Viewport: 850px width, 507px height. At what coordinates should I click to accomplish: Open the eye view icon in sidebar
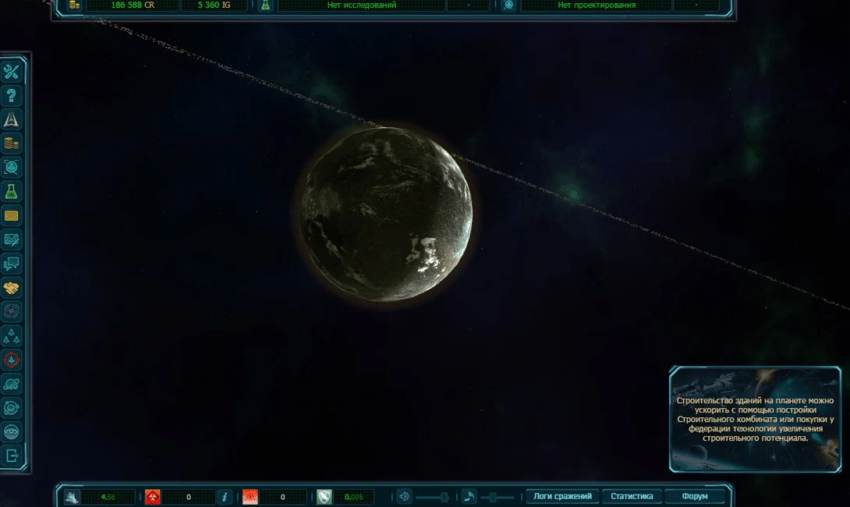[12, 432]
